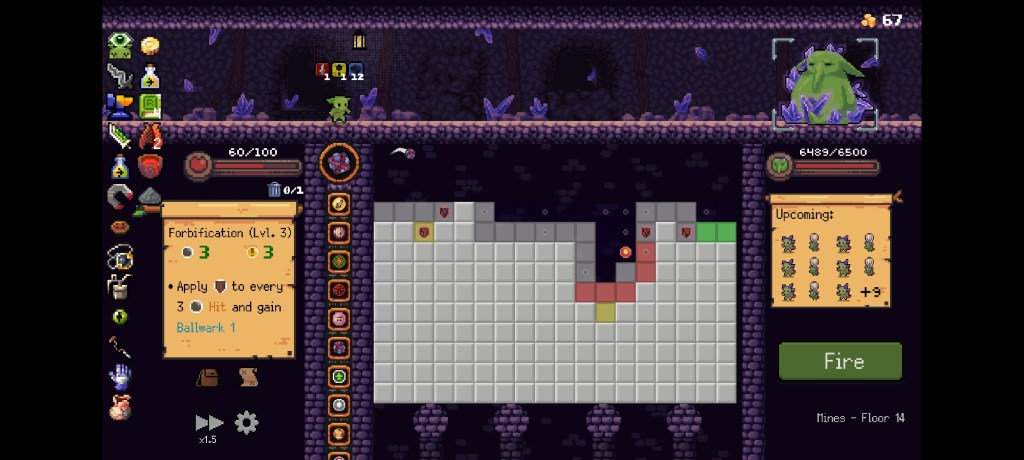Click the discard trash can icon
The height and width of the screenshot is (460, 1024).
pos(274,189)
